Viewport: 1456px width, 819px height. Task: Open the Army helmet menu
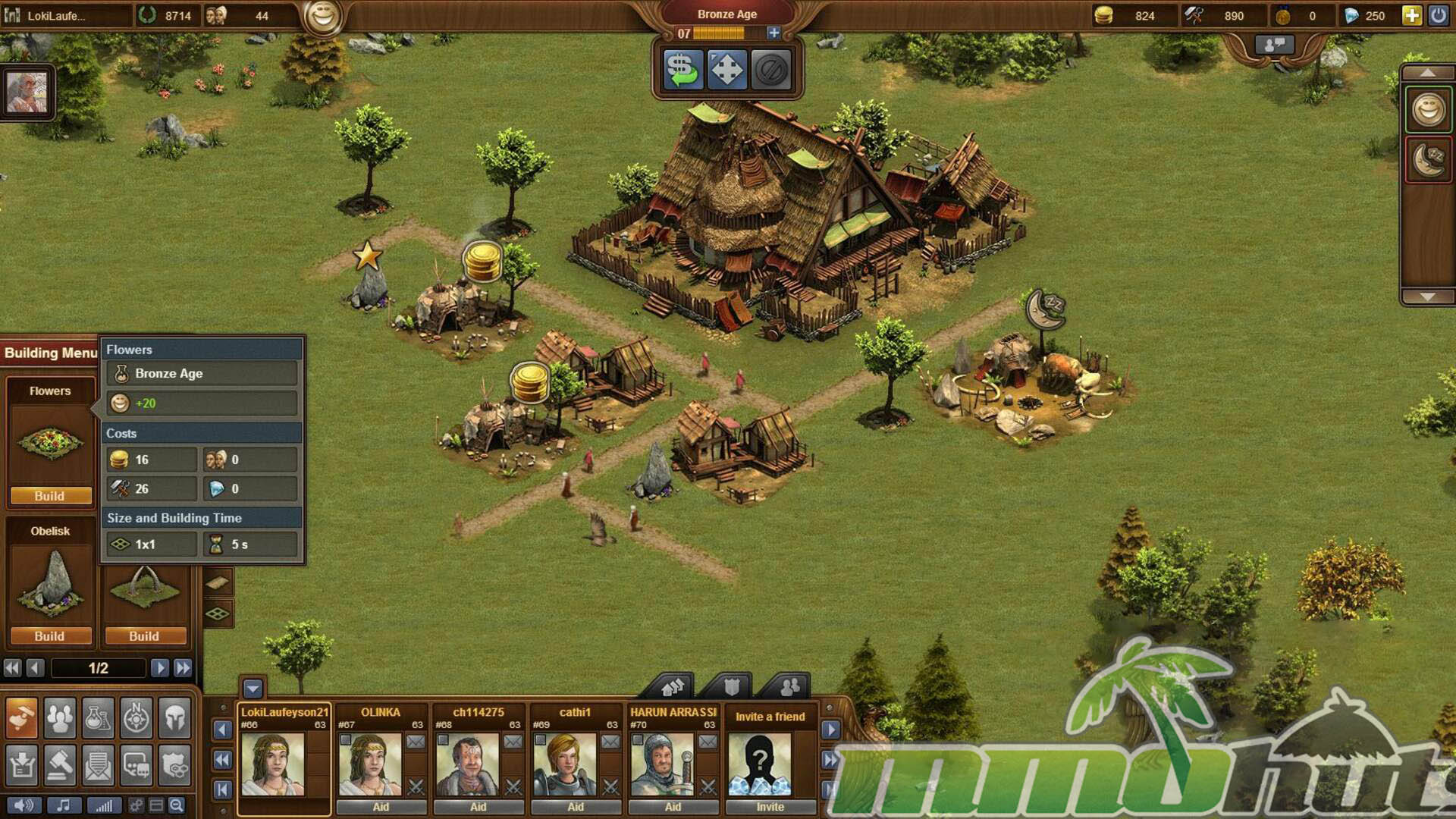coord(175,717)
